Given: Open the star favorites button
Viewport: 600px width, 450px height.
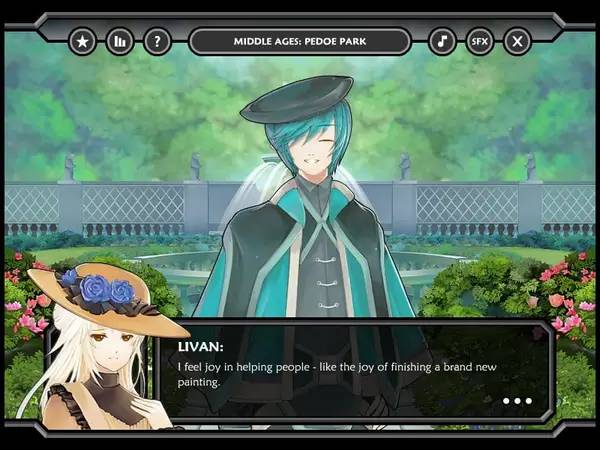Looking at the screenshot, I should coord(82,41).
